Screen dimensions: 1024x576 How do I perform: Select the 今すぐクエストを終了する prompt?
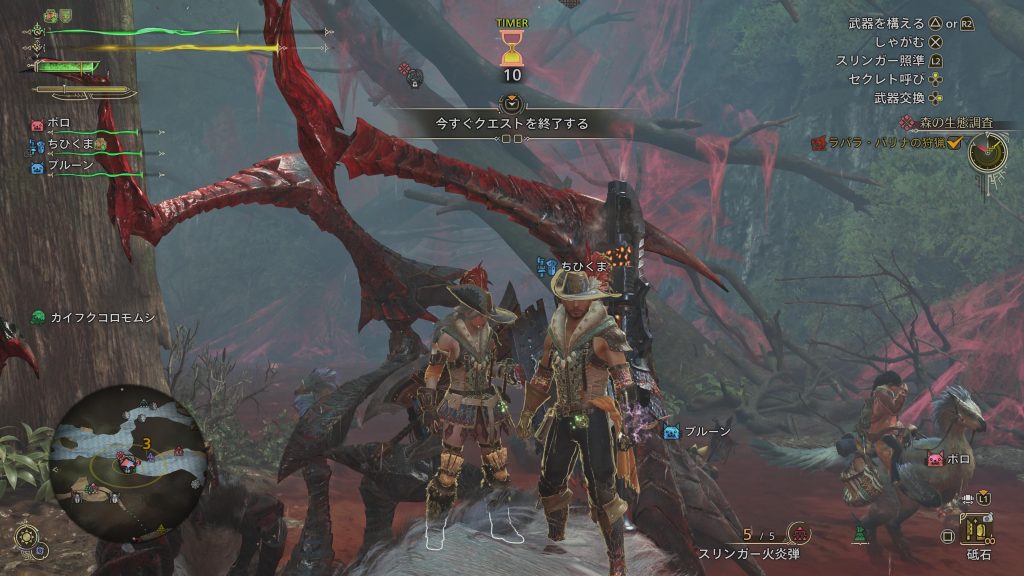pos(511,124)
